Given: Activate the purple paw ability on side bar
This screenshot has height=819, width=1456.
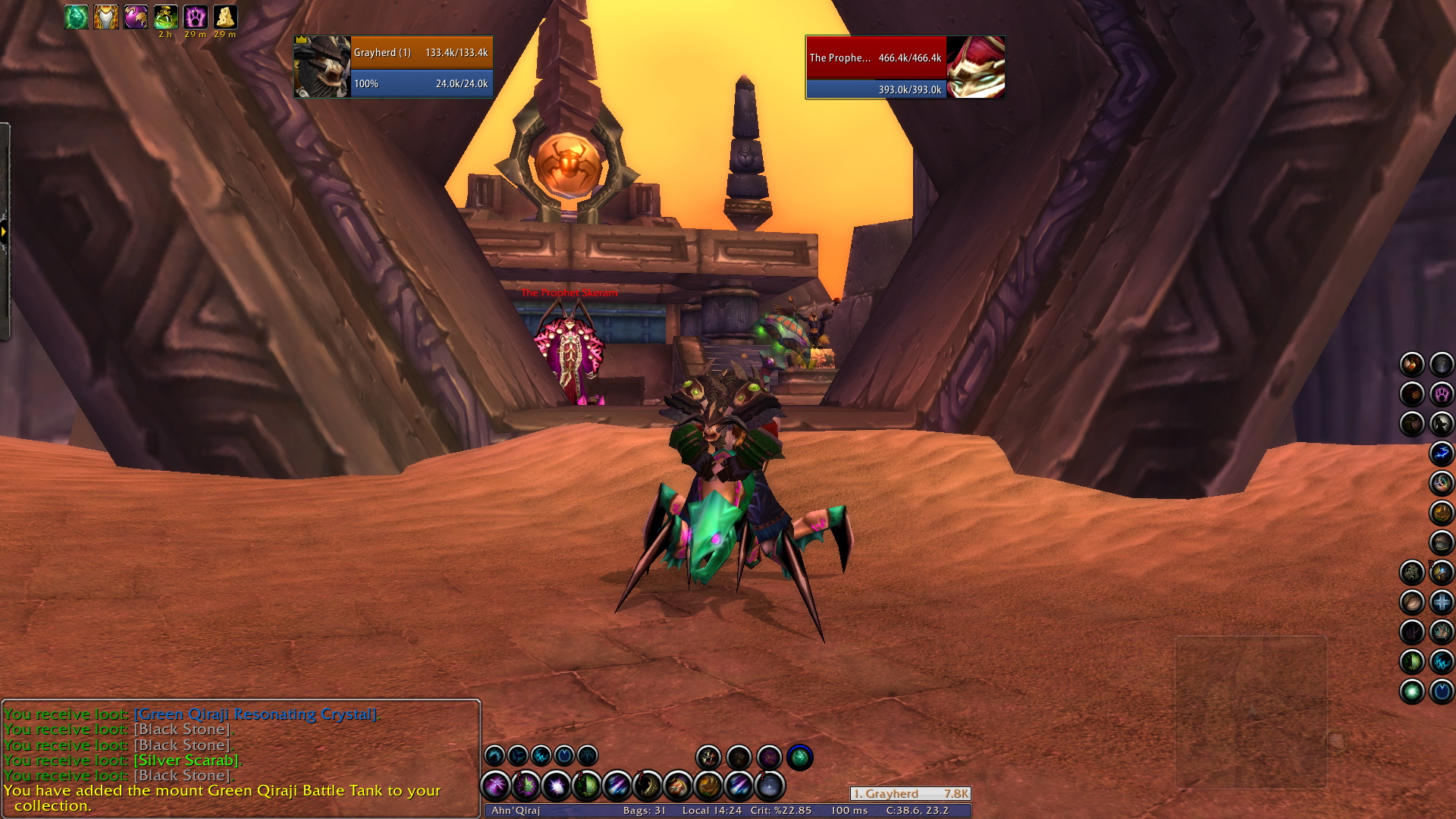Looking at the screenshot, I should [x=1442, y=394].
